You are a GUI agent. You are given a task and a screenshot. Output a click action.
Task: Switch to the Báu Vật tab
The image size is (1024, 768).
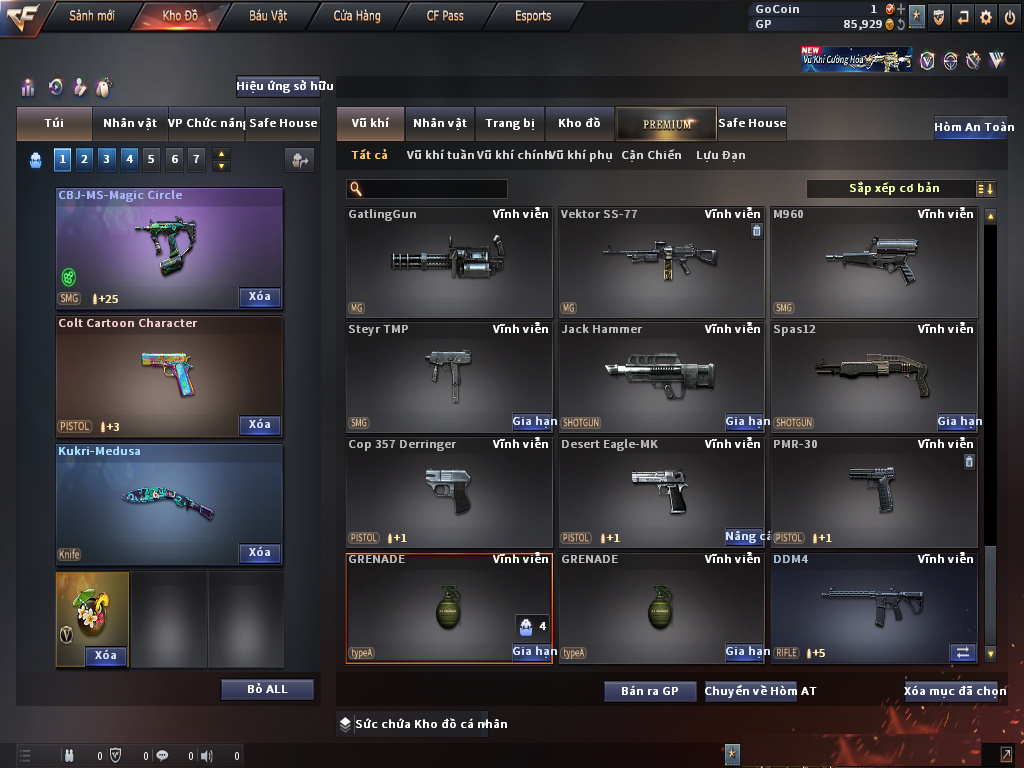[x=268, y=16]
